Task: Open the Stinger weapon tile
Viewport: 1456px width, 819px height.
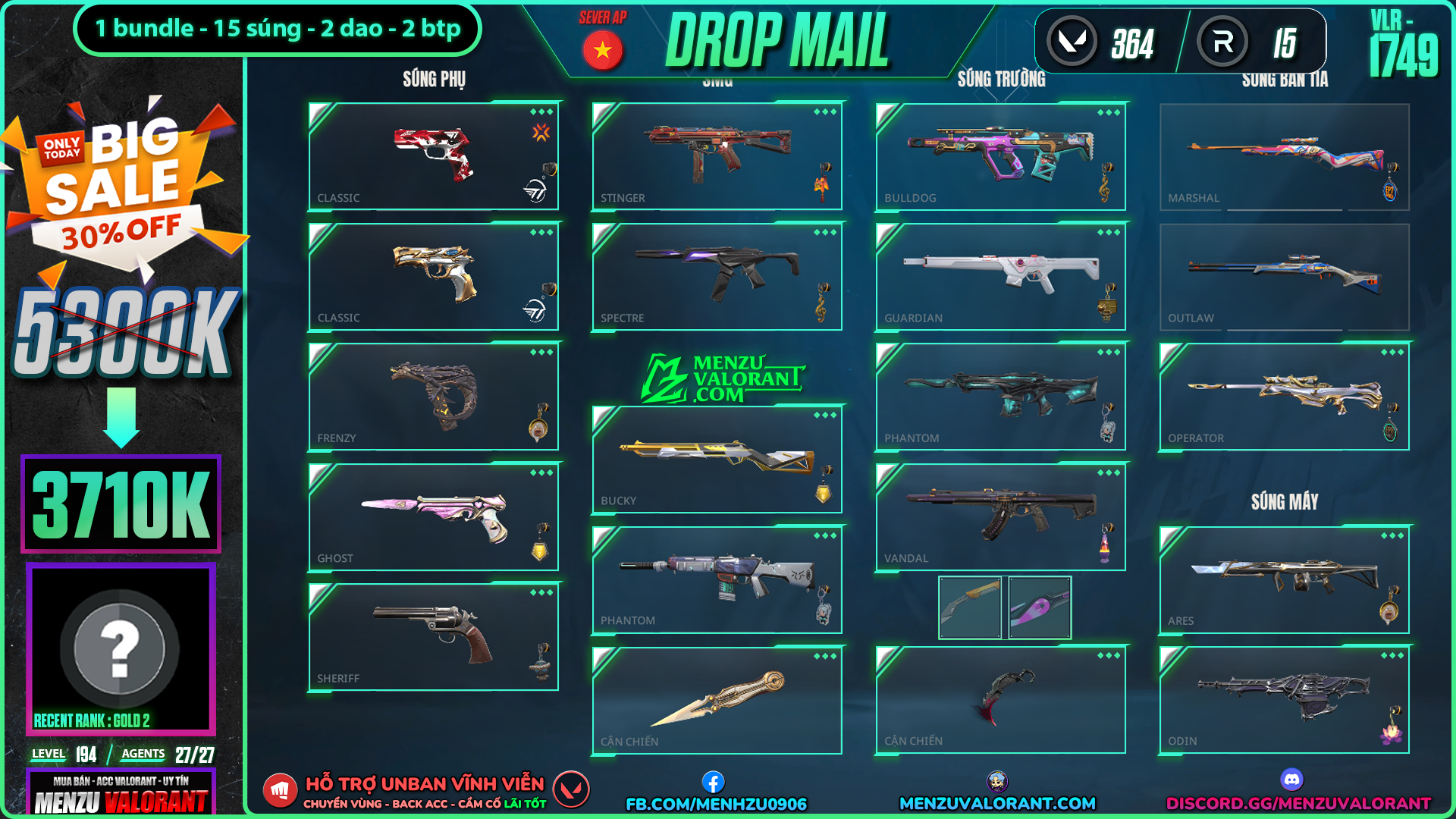Action: click(717, 156)
